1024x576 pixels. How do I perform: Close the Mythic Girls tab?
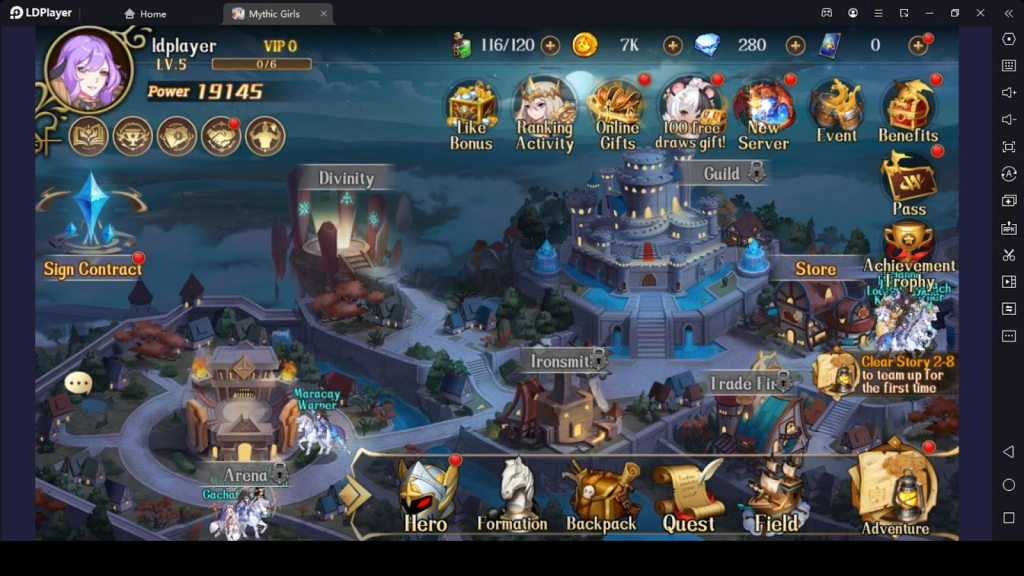point(323,14)
